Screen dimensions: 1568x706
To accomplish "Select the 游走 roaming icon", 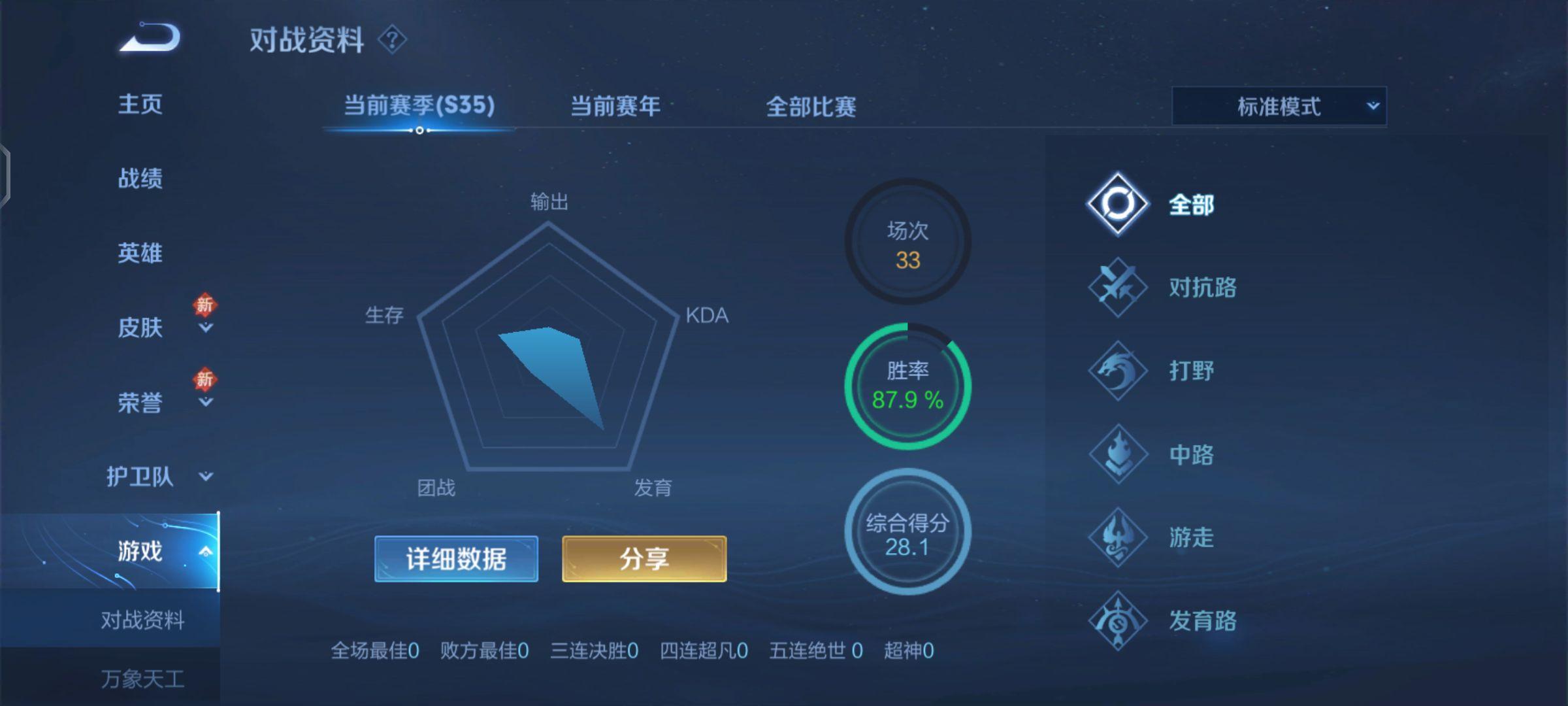I will 1116,537.
